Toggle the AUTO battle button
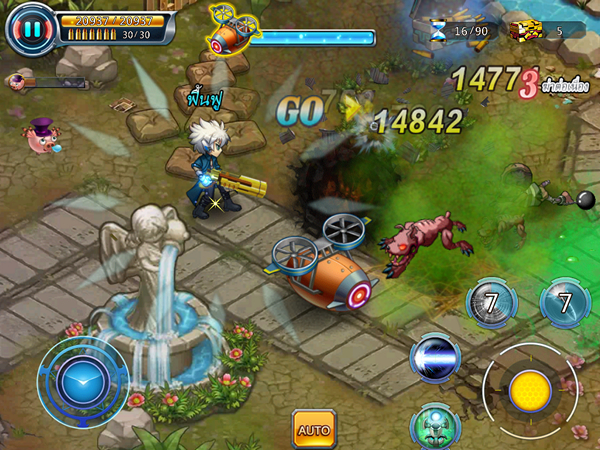600x450 pixels. point(313,430)
